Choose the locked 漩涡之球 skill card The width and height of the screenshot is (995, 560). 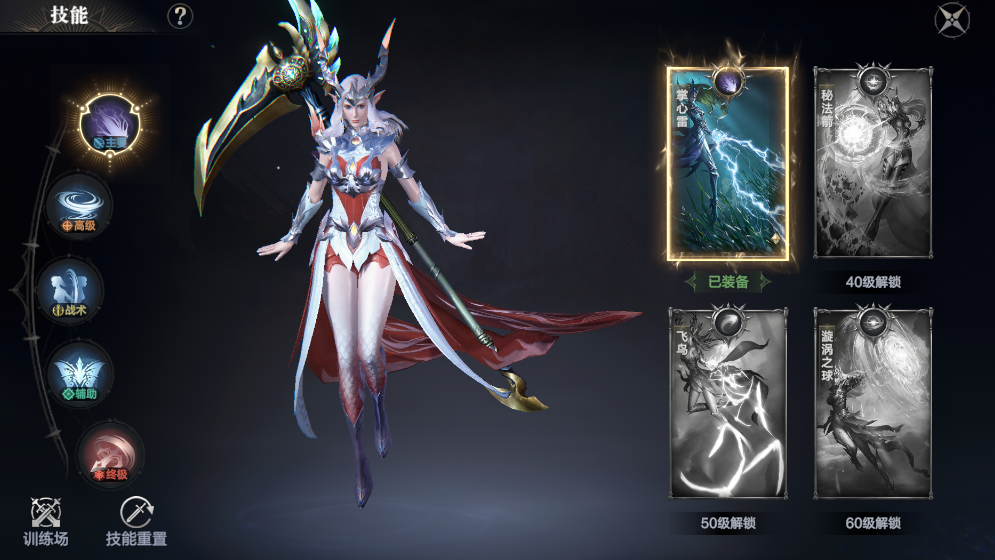pos(873,404)
